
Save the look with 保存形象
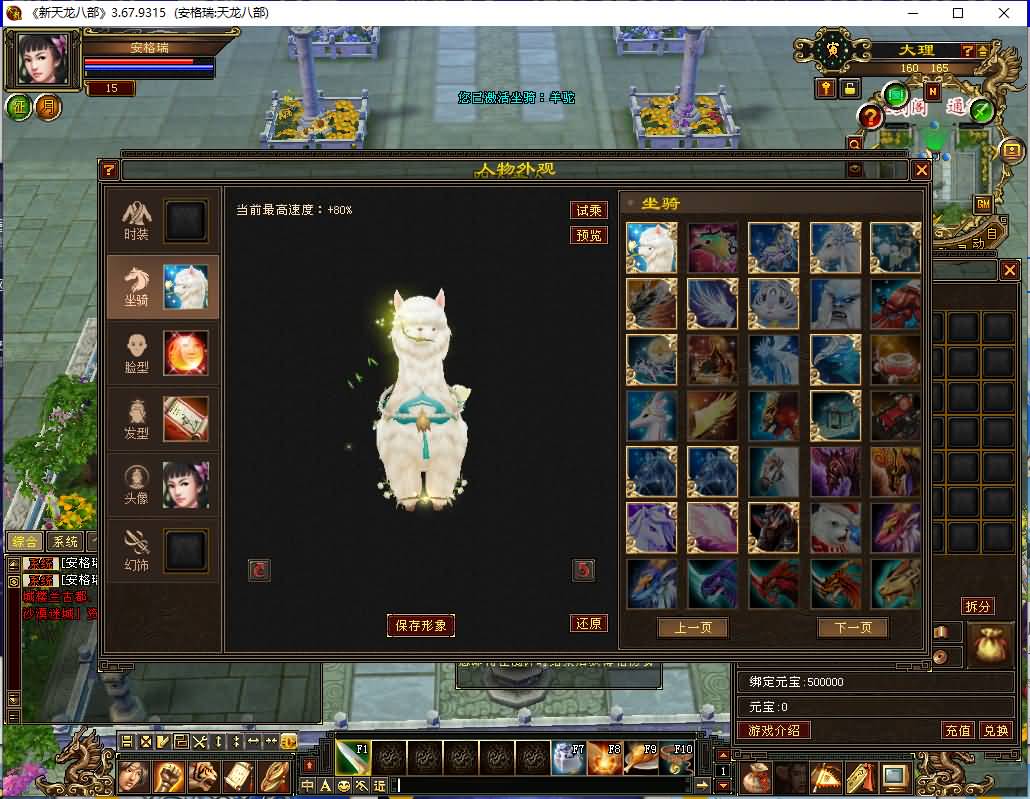point(421,625)
